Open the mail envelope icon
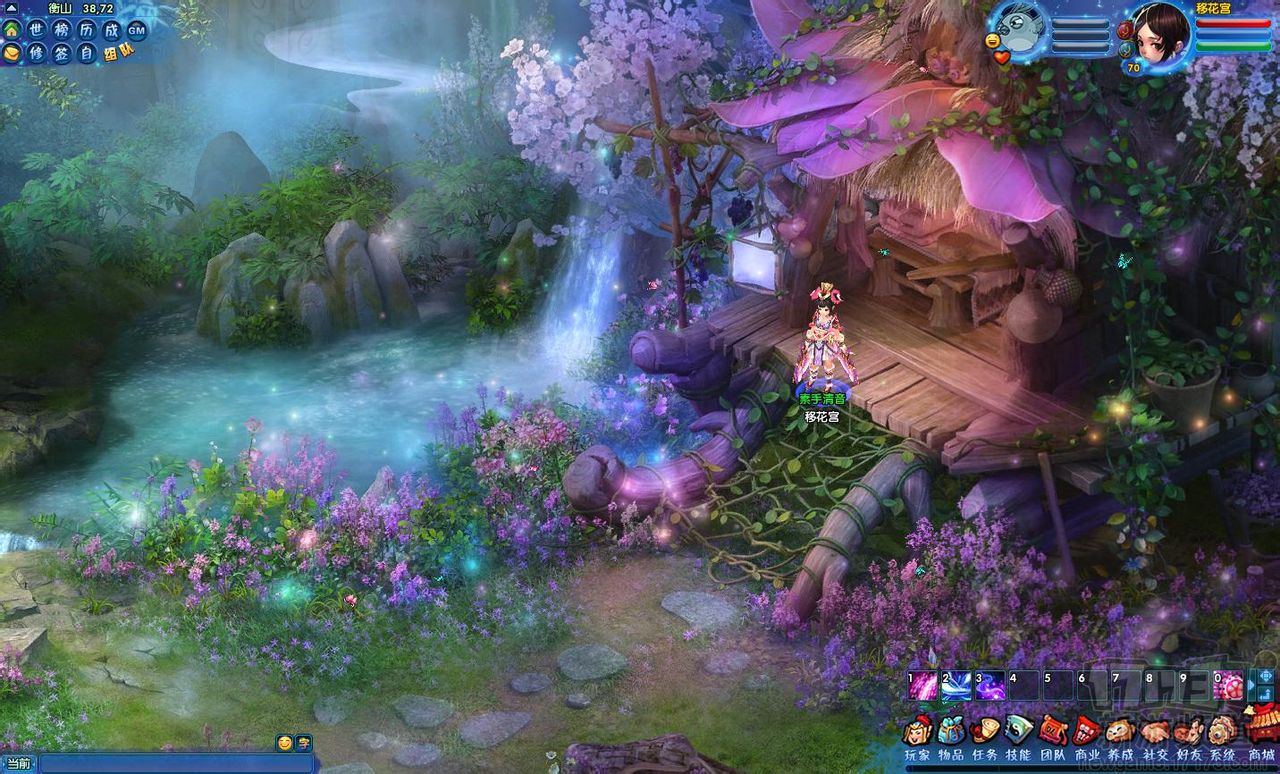The height and width of the screenshot is (774, 1280). (x=11, y=52)
